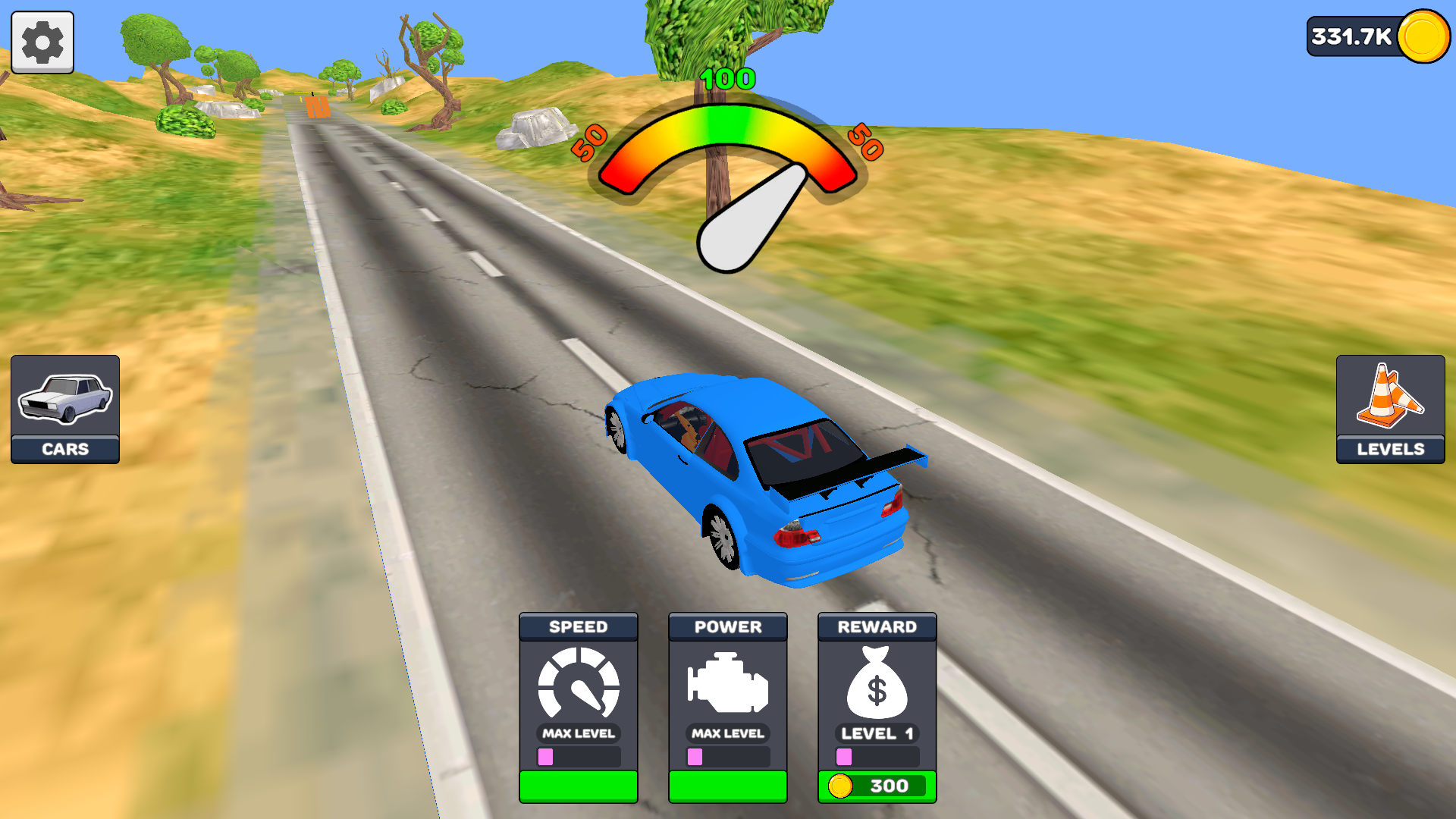Open the settings gear menu
1456x819 pixels.
pos(42,42)
